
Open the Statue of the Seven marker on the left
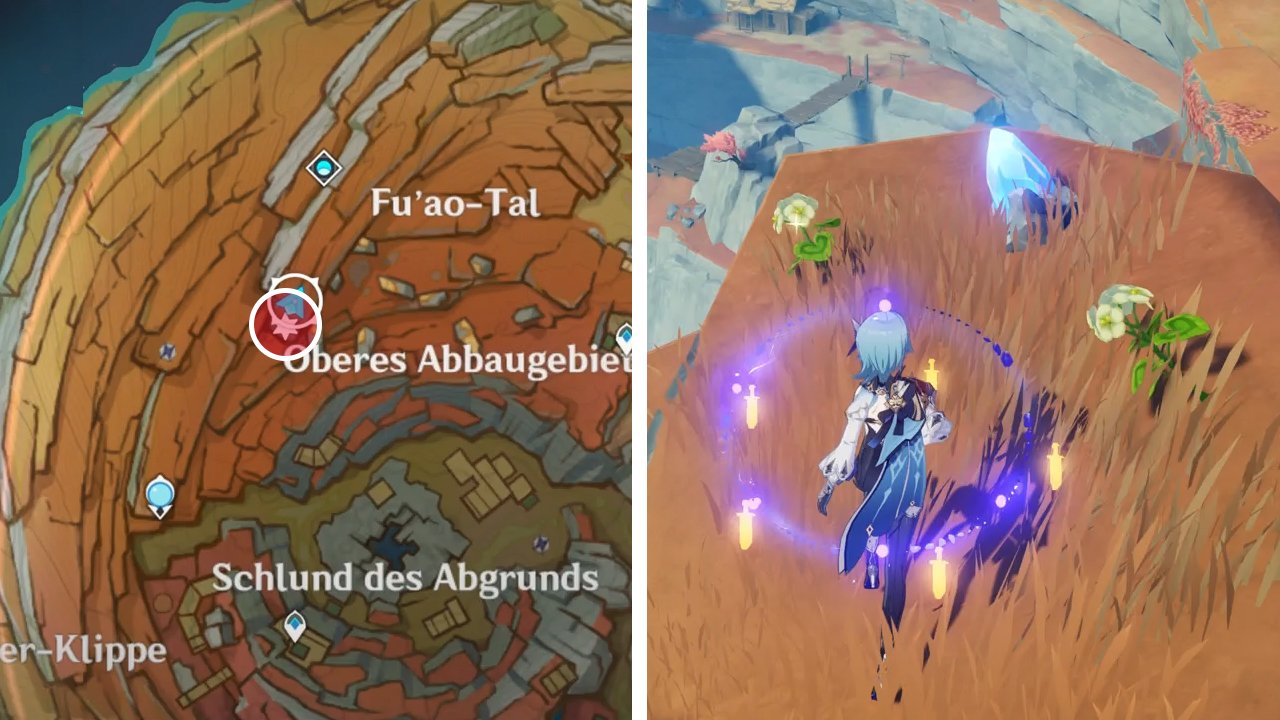pyautogui.click(x=158, y=492)
